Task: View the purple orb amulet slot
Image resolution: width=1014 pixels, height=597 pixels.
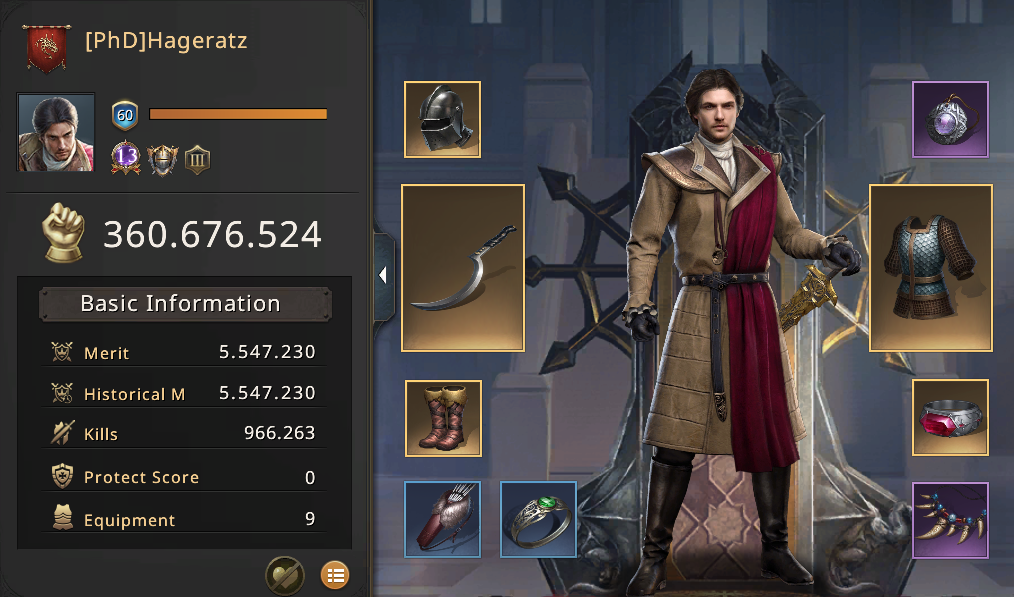Action: pyautogui.click(x=950, y=119)
